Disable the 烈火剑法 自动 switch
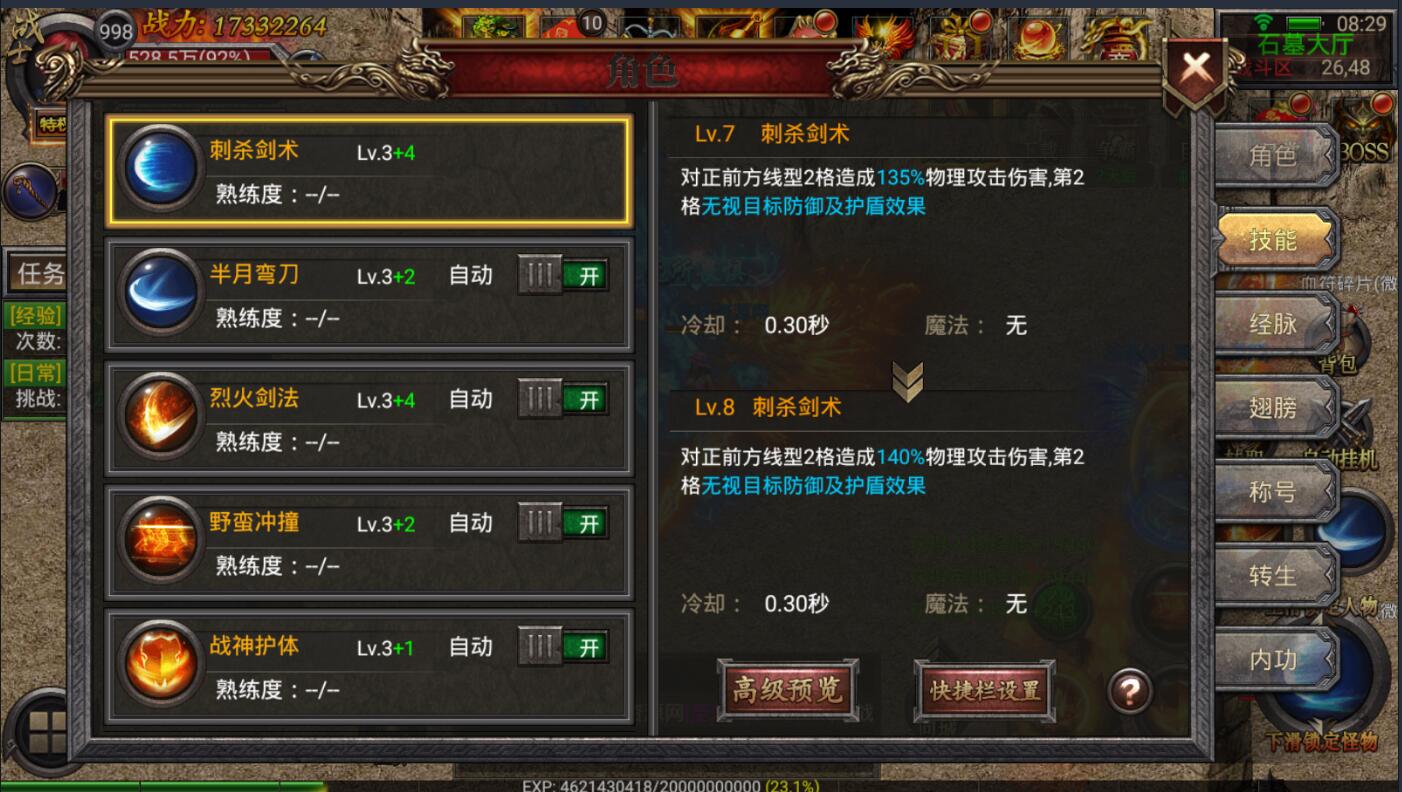The width and height of the screenshot is (1402, 792). click(x=563, y=398)
